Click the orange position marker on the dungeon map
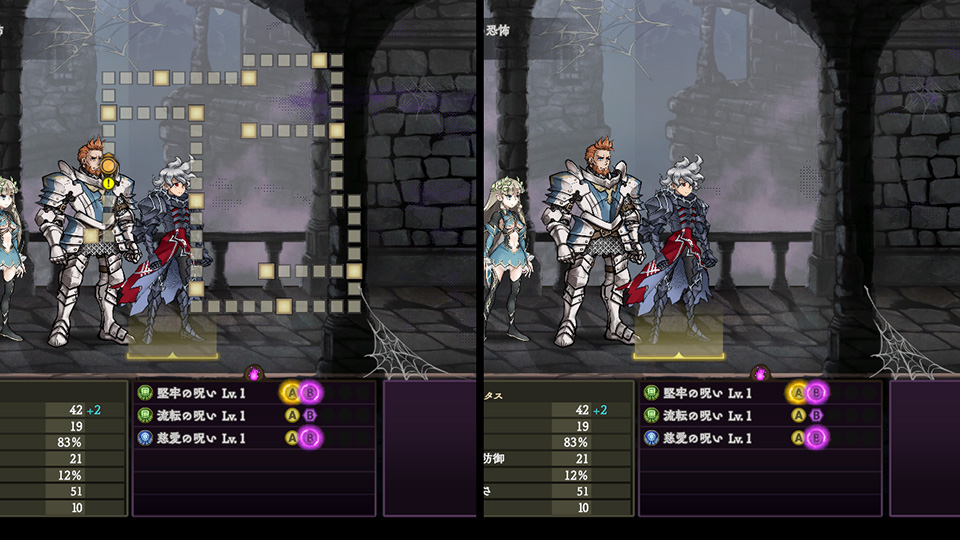The height and width of the screenshot is (540, 960). coord(108,165)
